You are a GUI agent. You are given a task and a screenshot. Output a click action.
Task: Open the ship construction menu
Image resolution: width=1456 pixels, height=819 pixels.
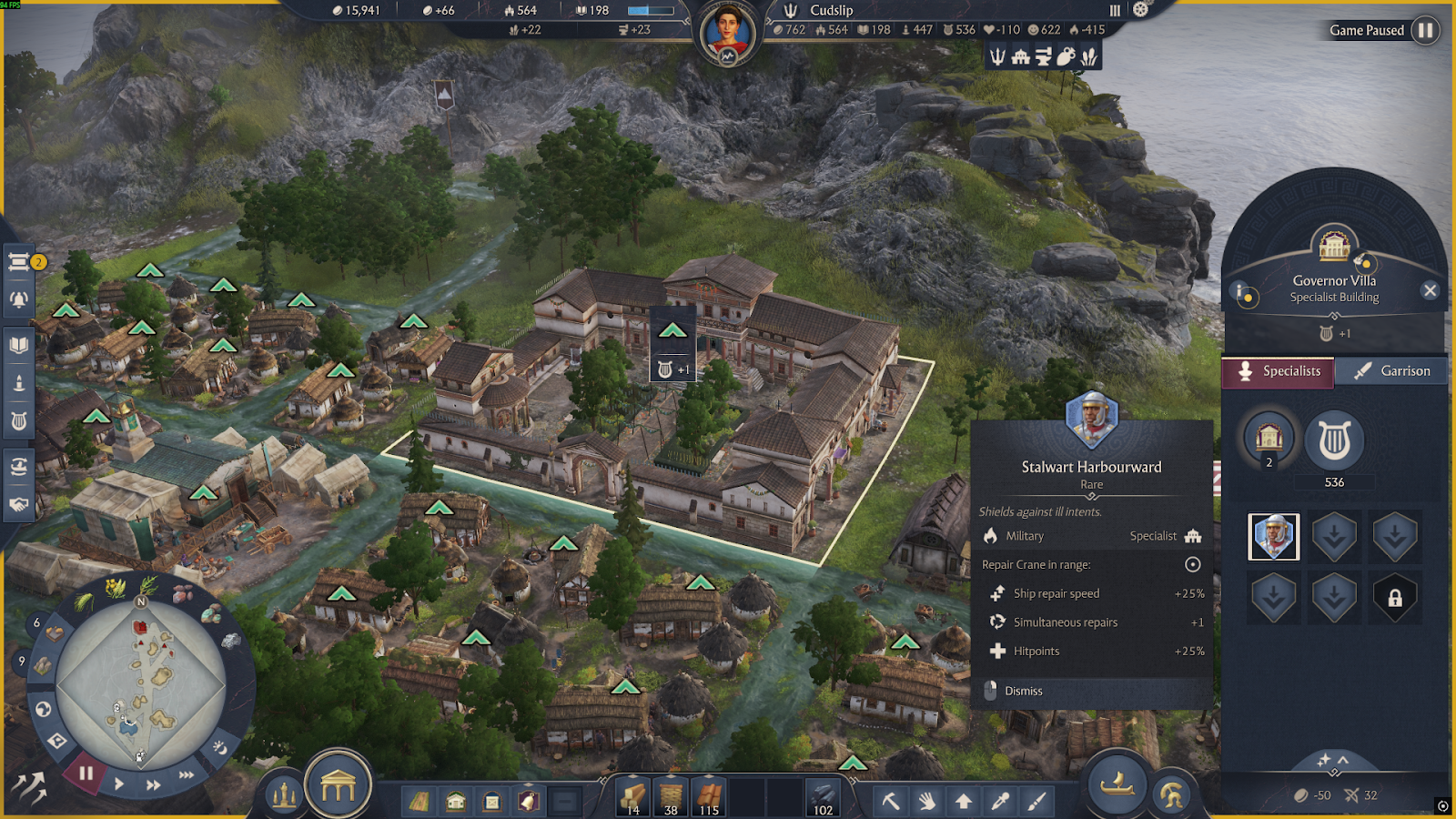1117,784
